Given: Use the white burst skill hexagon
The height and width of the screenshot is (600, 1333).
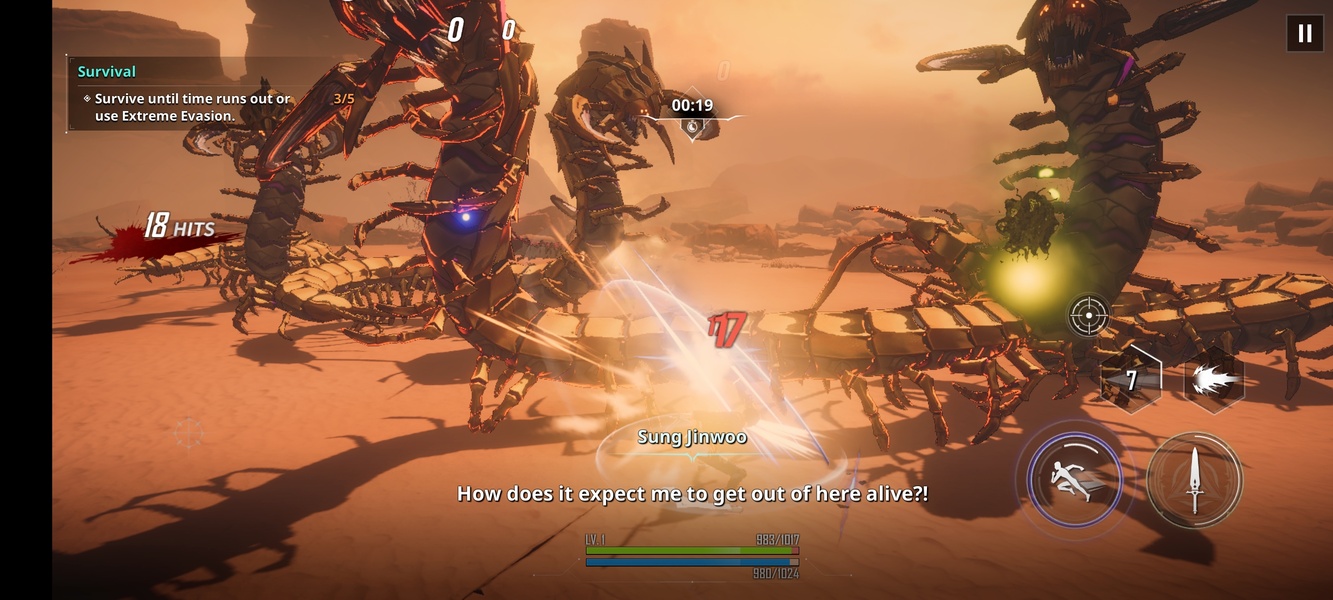Looking at the screenshot, I should 1214,380.
